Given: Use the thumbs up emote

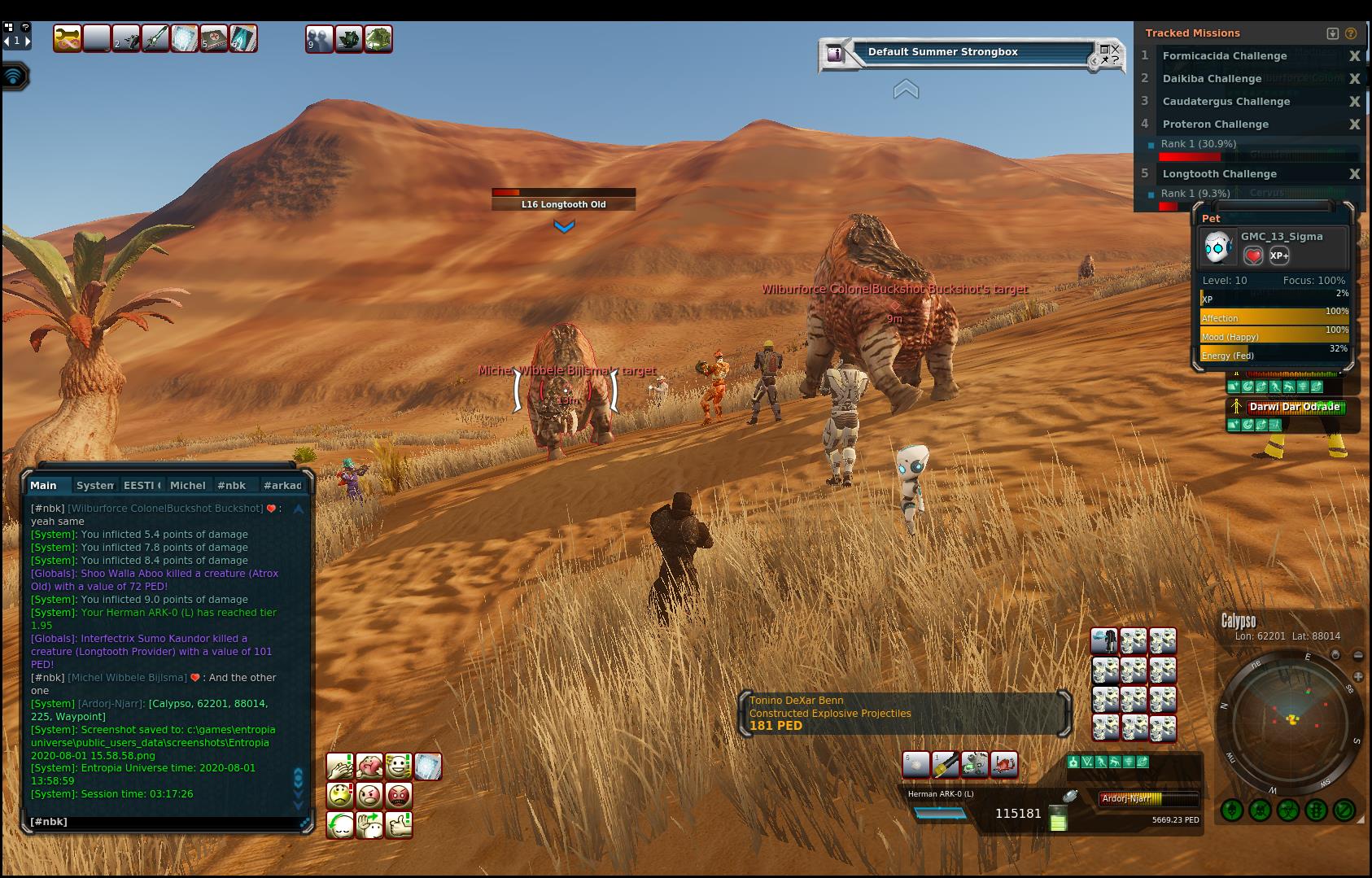Looking at the screenshot, I should pyautogui.click(x=398, y=824).
